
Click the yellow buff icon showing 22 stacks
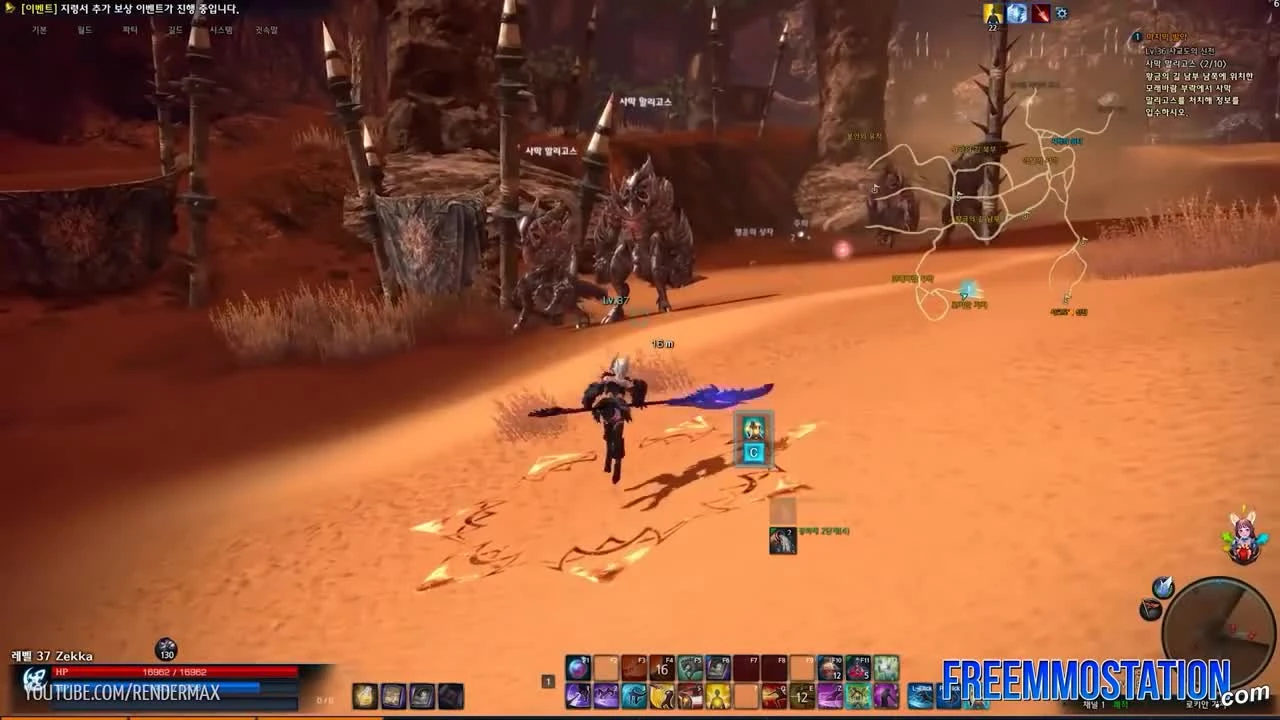click(993, 13)
